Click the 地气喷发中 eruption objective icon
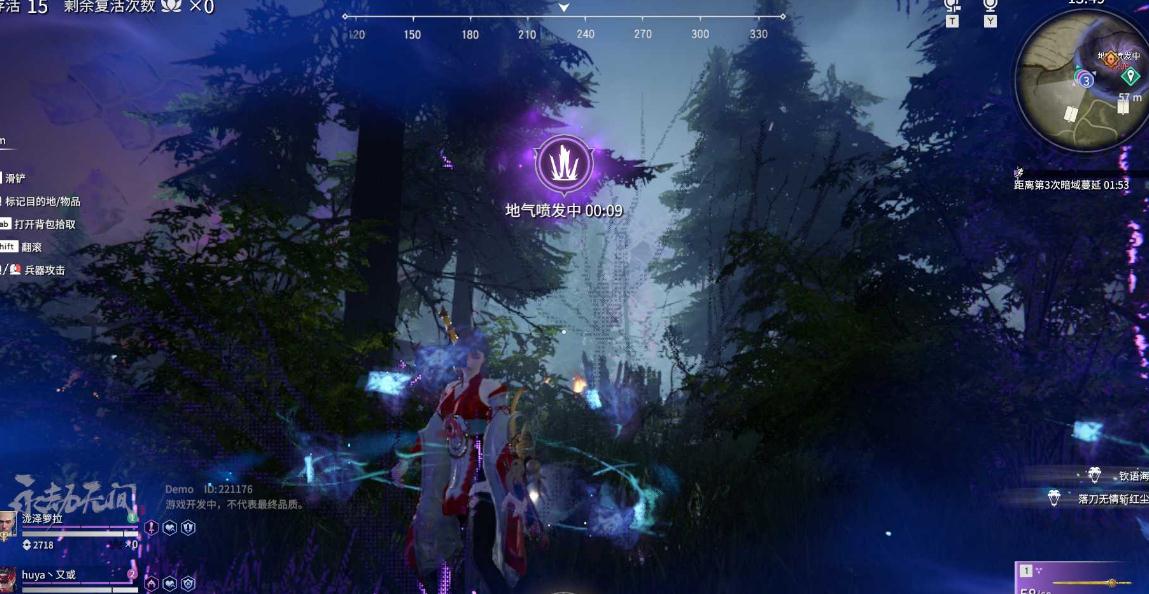 [564, 164]
